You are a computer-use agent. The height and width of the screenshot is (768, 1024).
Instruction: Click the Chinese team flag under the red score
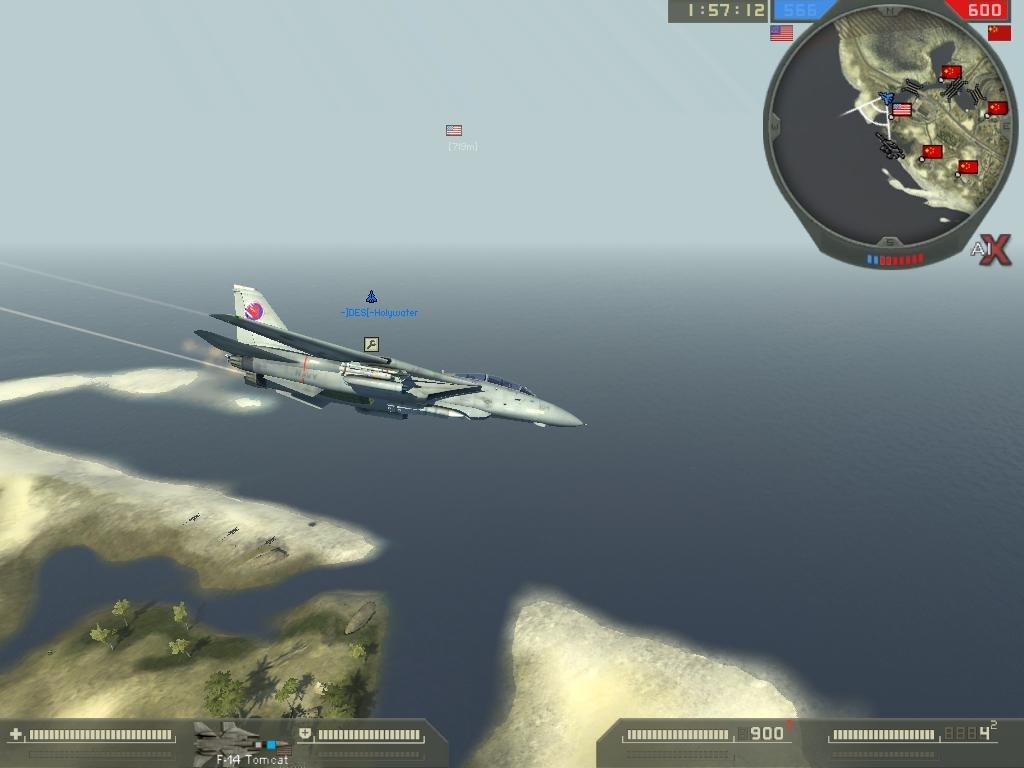(998, 33)
